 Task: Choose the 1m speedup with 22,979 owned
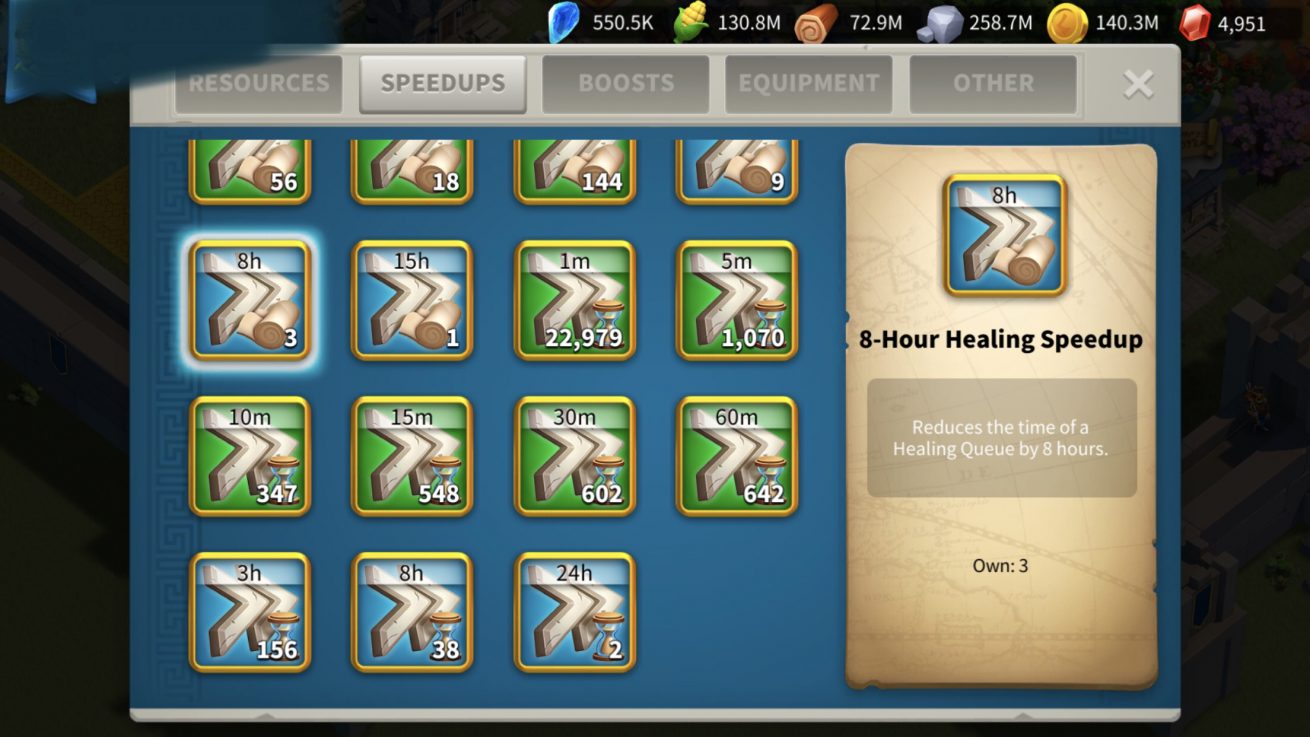[575, 300]
